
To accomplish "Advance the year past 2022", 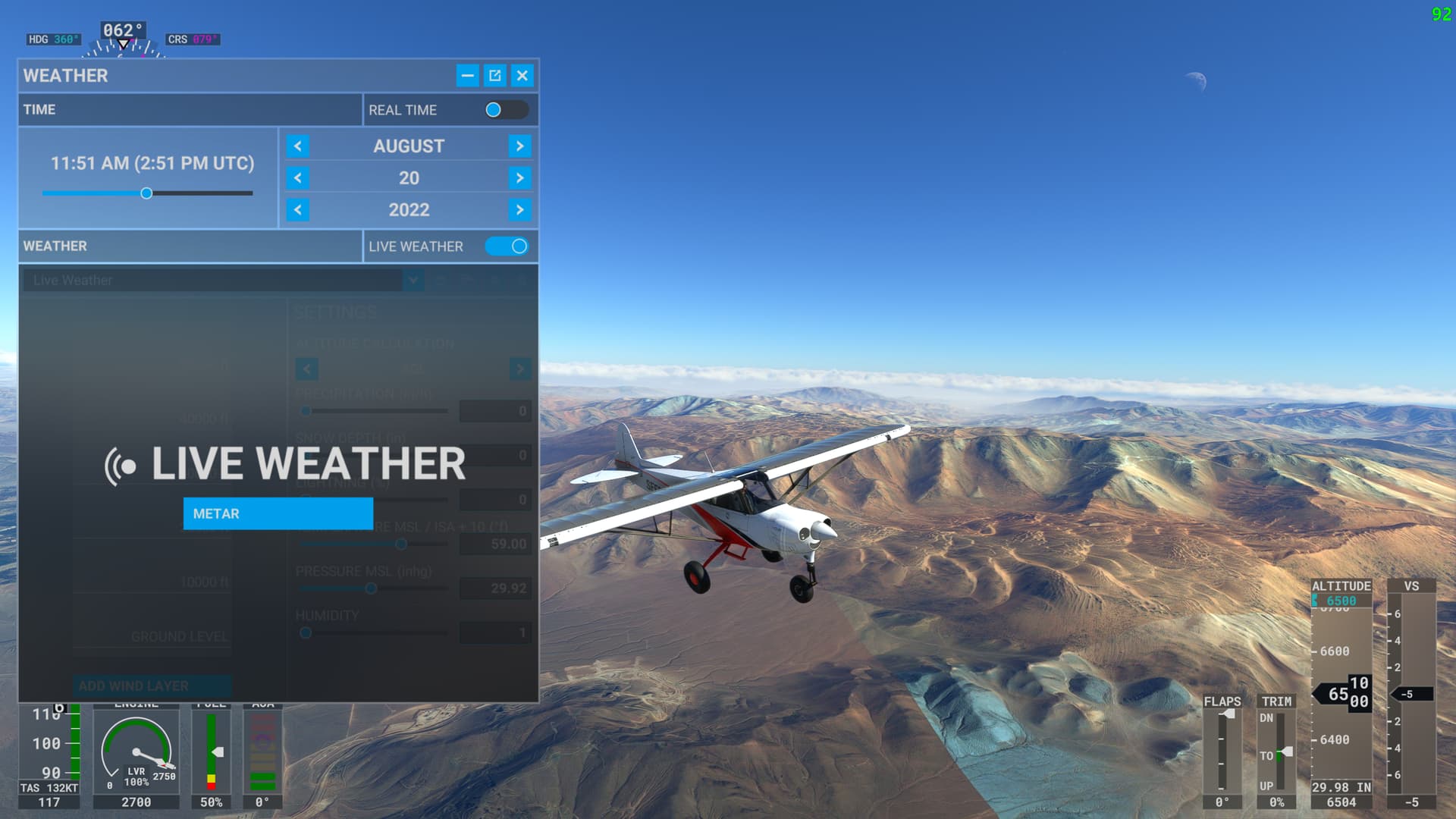I will point(520,210).
